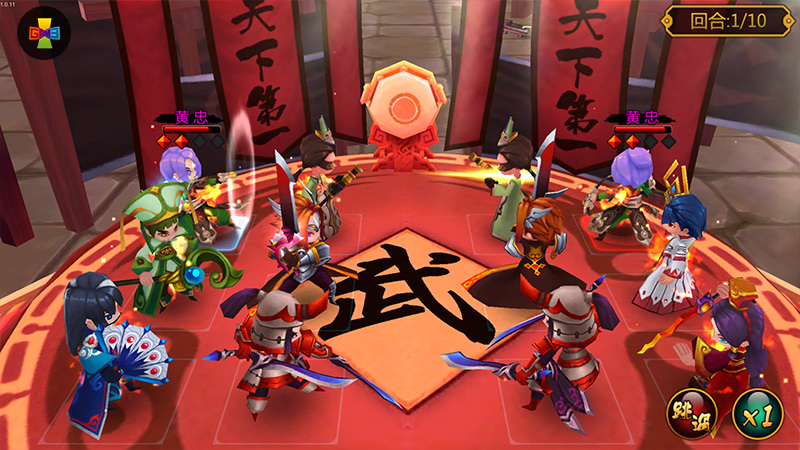Viewport: 800px width, 450px height.
Task: Open the colorful GME overlay icon
Action: pyautogui.click(x=42, y=32)
